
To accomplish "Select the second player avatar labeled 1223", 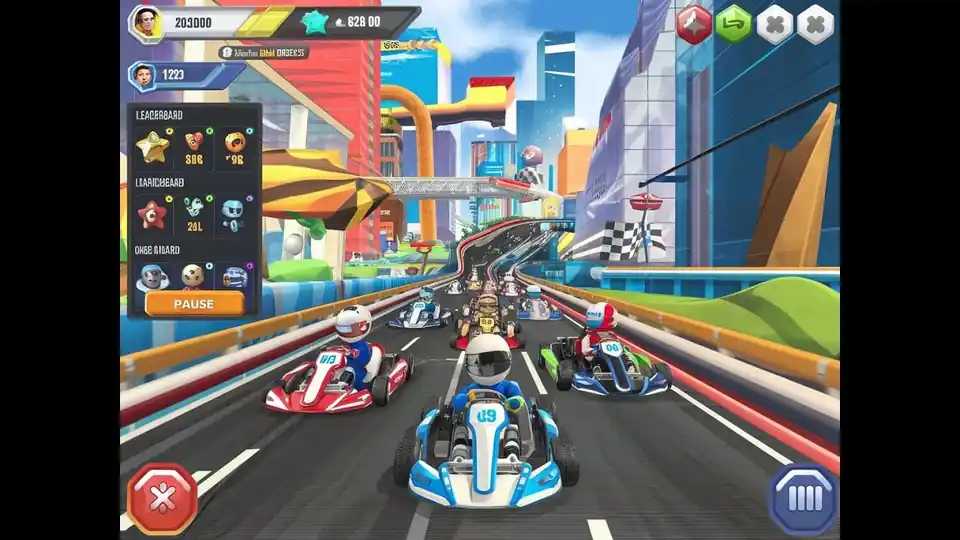I will click(143, 75).
